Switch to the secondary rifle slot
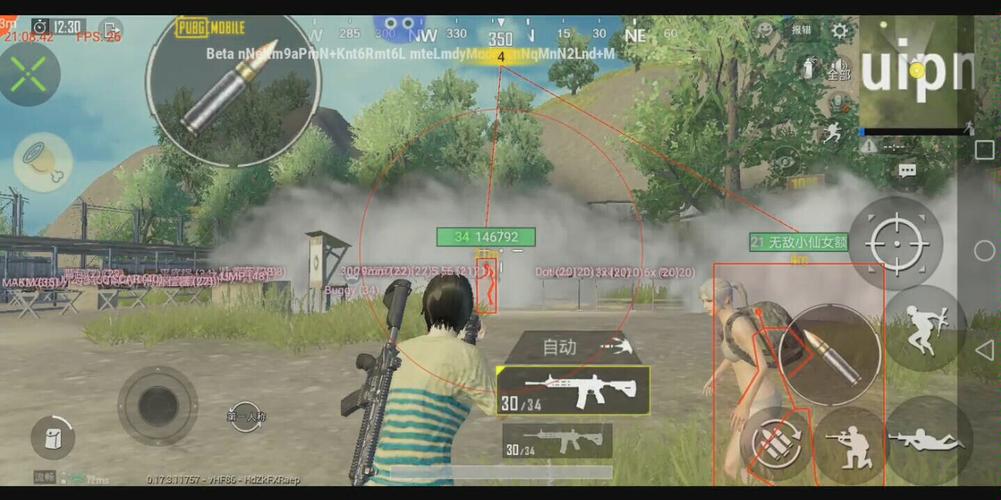 557,440
